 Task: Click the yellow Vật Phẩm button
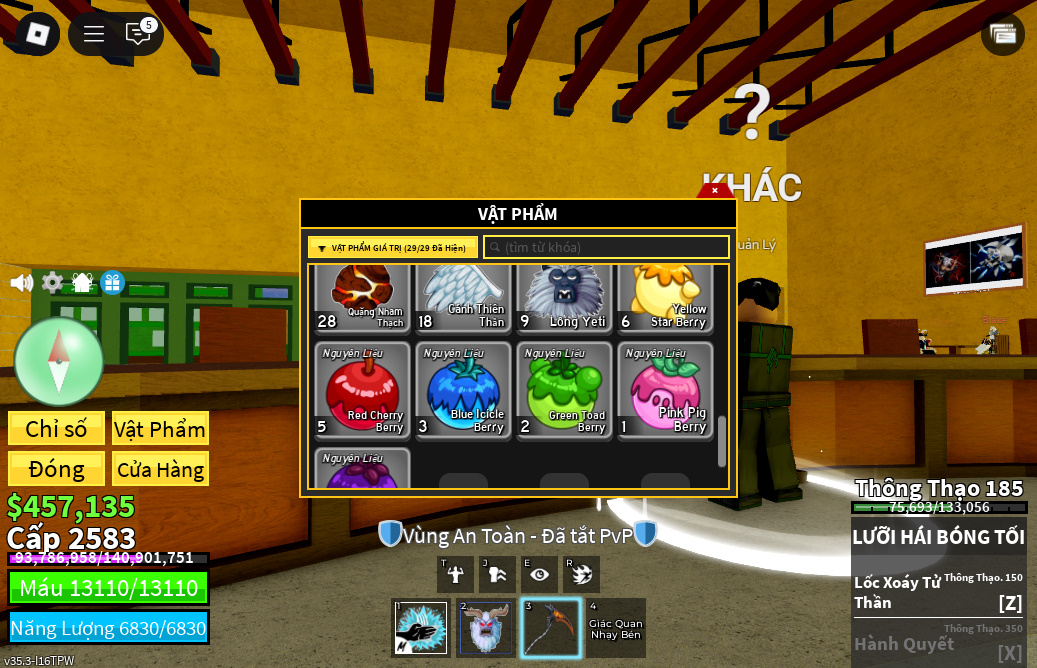pos(160,429)
